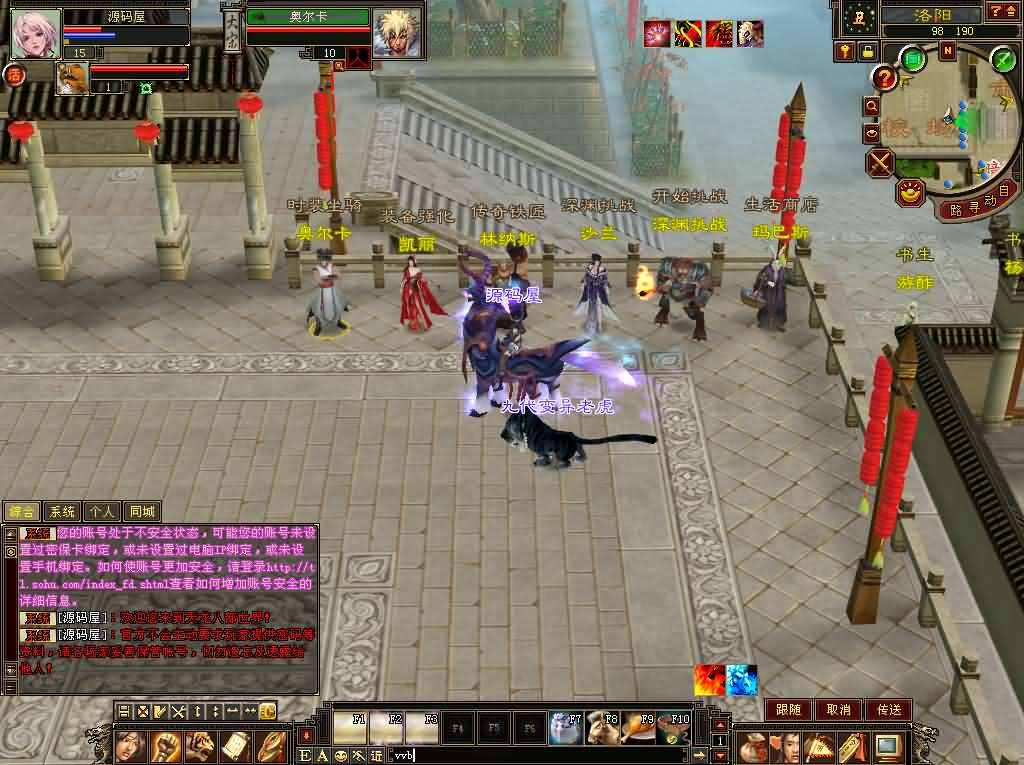1024x765 pixels.
Task: Click the 跟随 follow button
Action: [788, 709]
